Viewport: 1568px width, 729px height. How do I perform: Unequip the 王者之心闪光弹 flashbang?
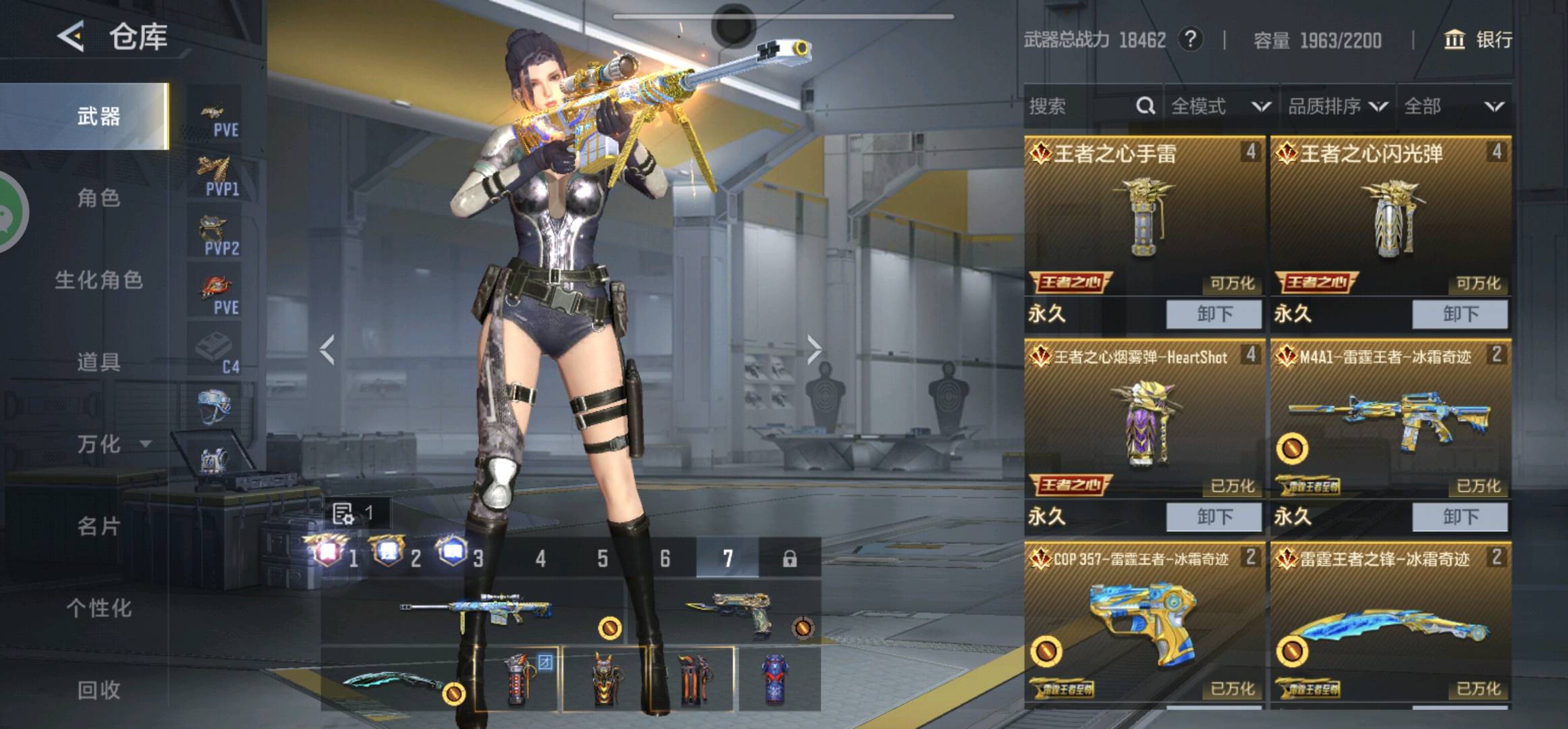point(1460,315)
